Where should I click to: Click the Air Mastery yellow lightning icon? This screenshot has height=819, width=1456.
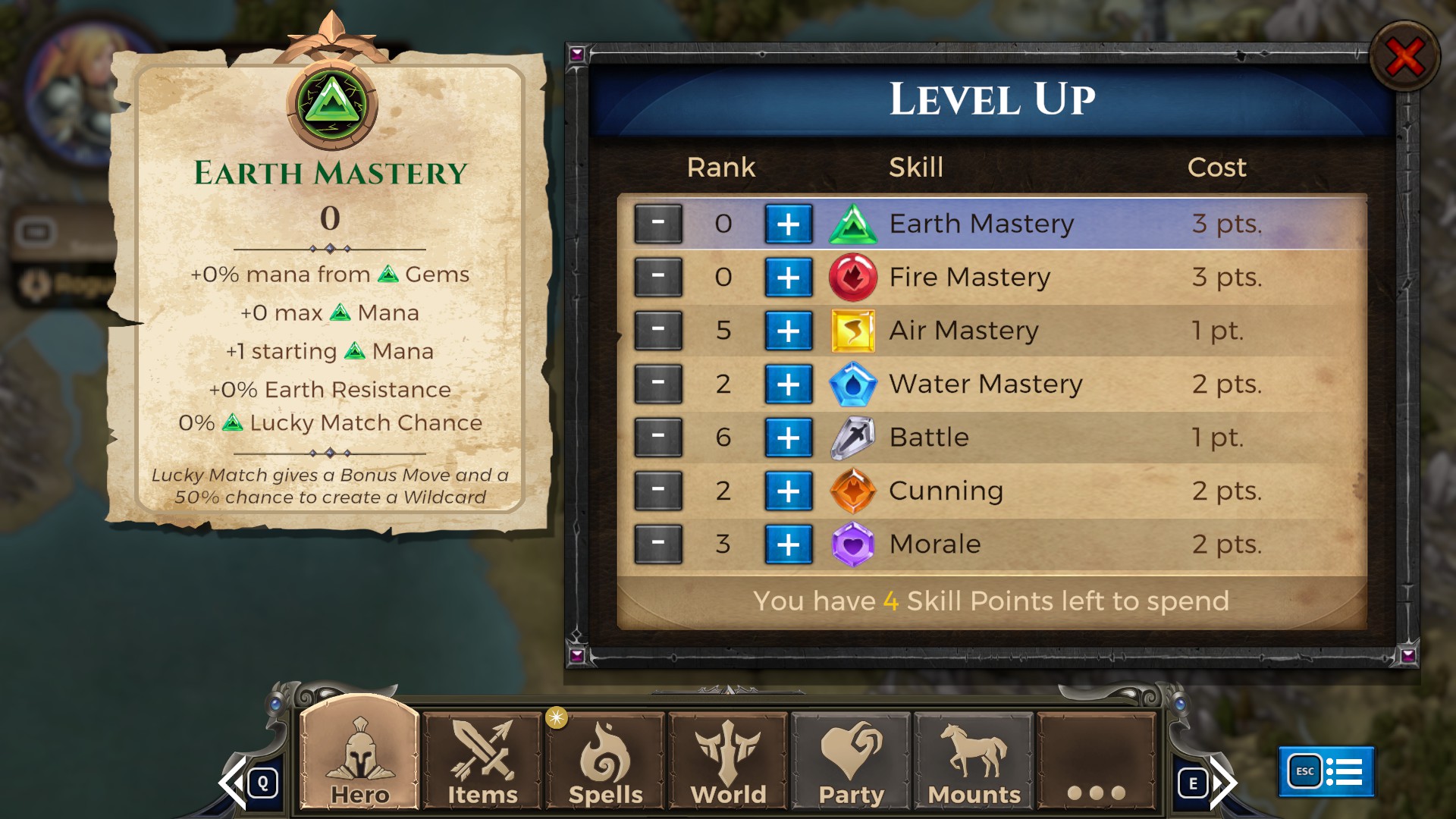854,330
